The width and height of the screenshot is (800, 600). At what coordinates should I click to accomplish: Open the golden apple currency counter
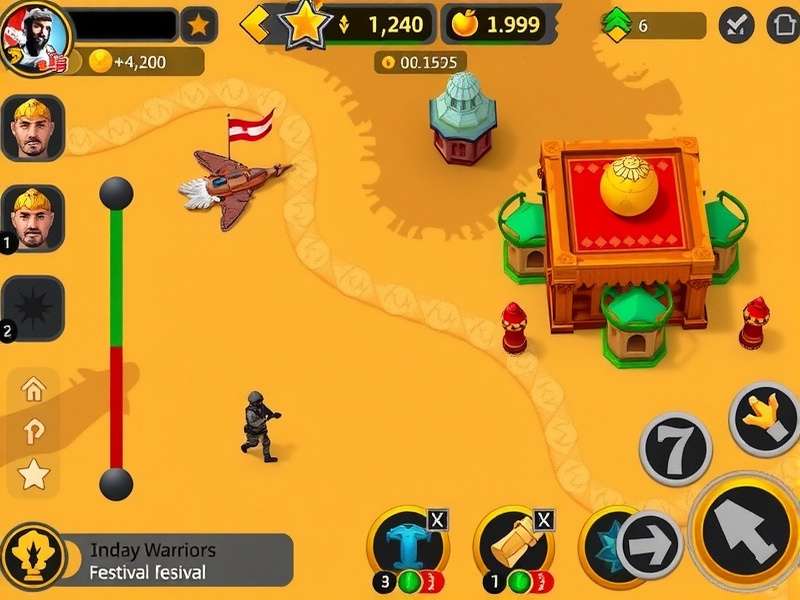point(499,25)
